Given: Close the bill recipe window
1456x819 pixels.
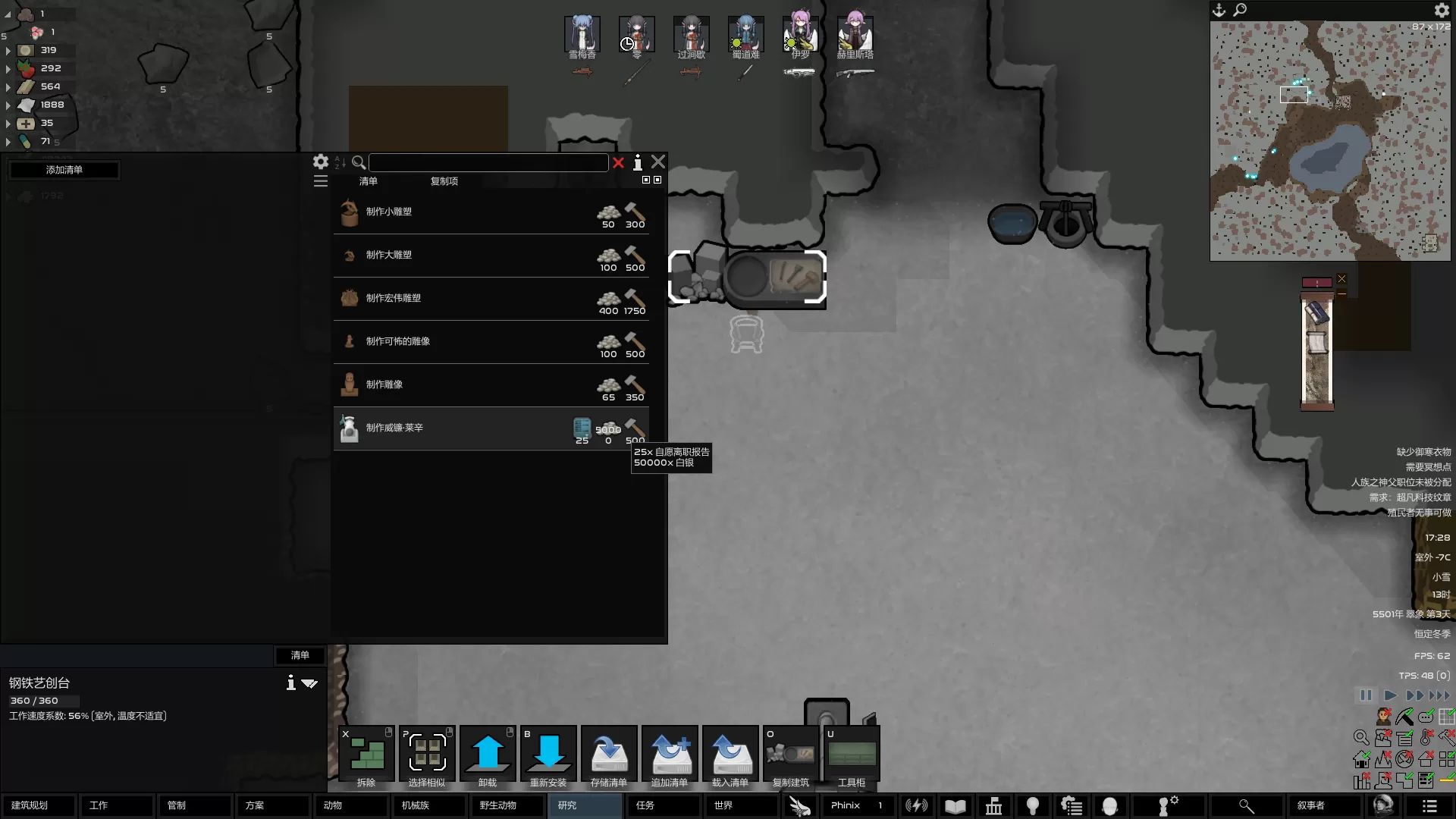Looking at the screenshot, I should click(x=658, y=162).
